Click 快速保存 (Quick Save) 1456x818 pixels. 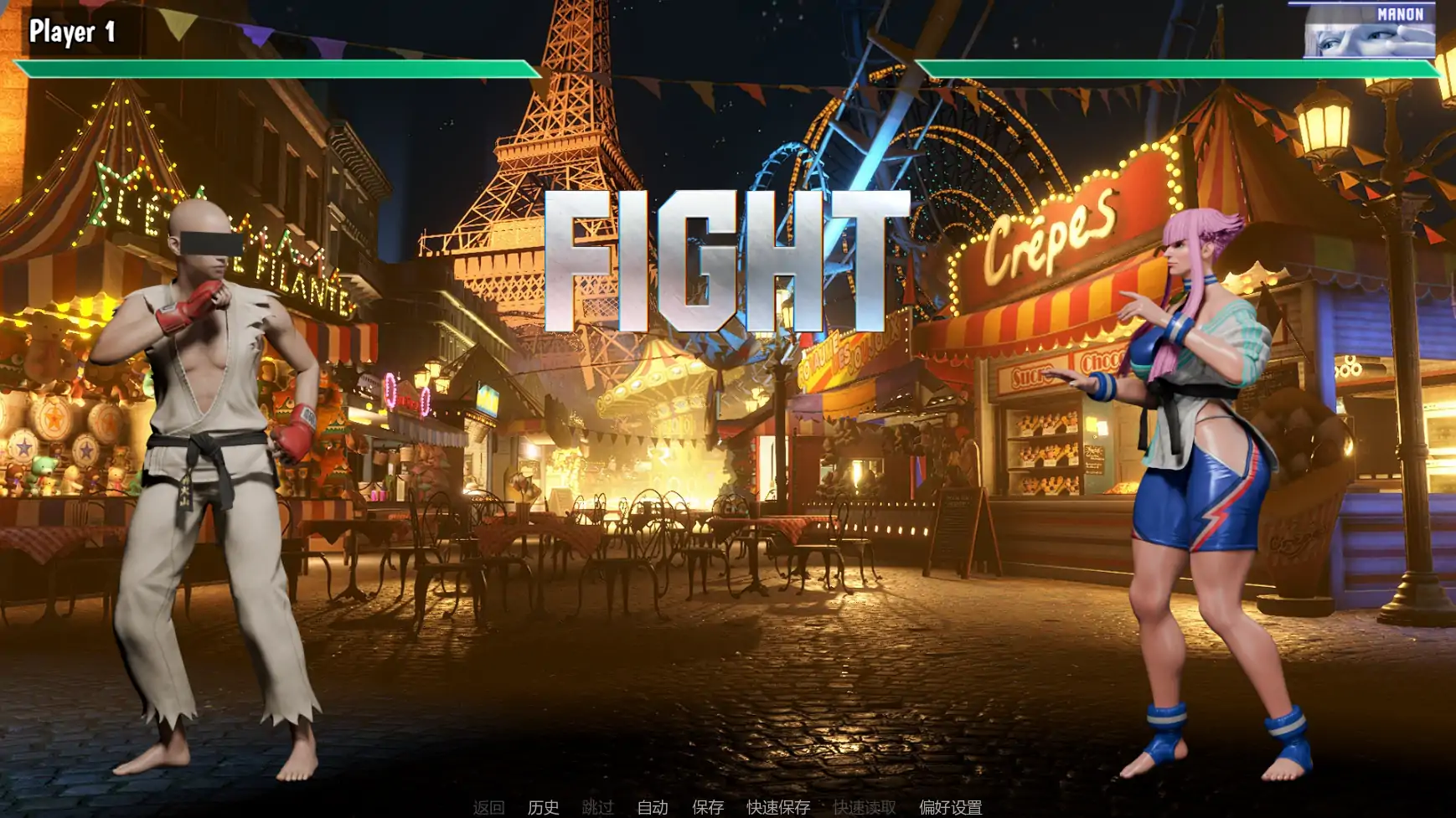coord(777,809)
